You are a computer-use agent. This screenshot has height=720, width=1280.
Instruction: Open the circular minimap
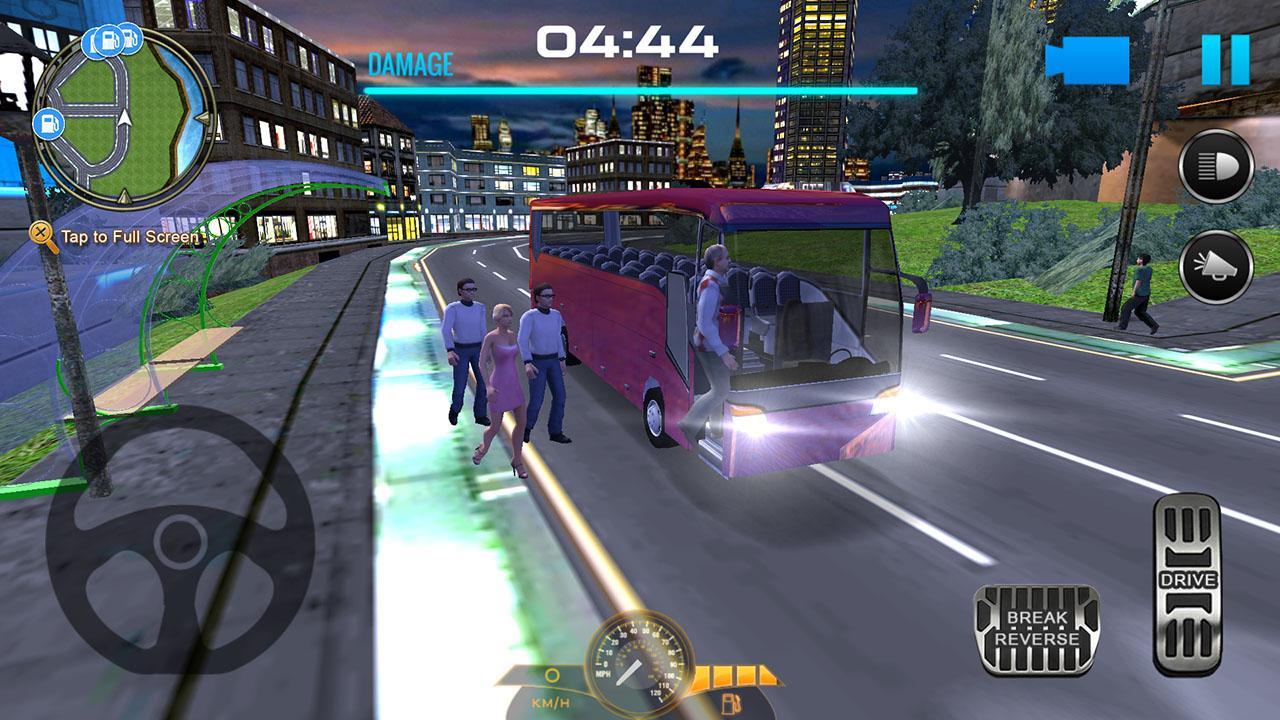tap(124, 117)
